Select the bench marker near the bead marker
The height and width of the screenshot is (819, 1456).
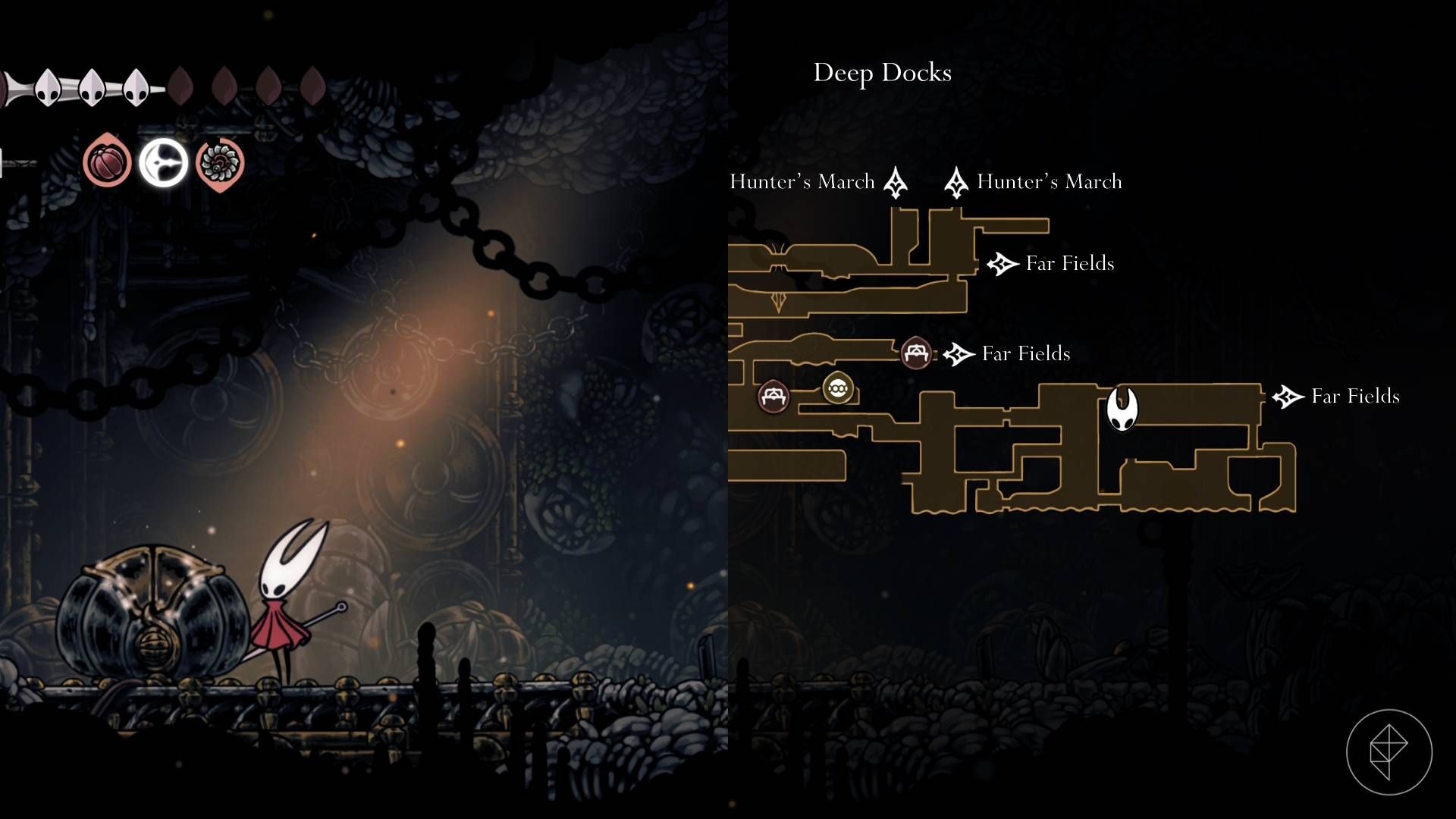point(773,396)
